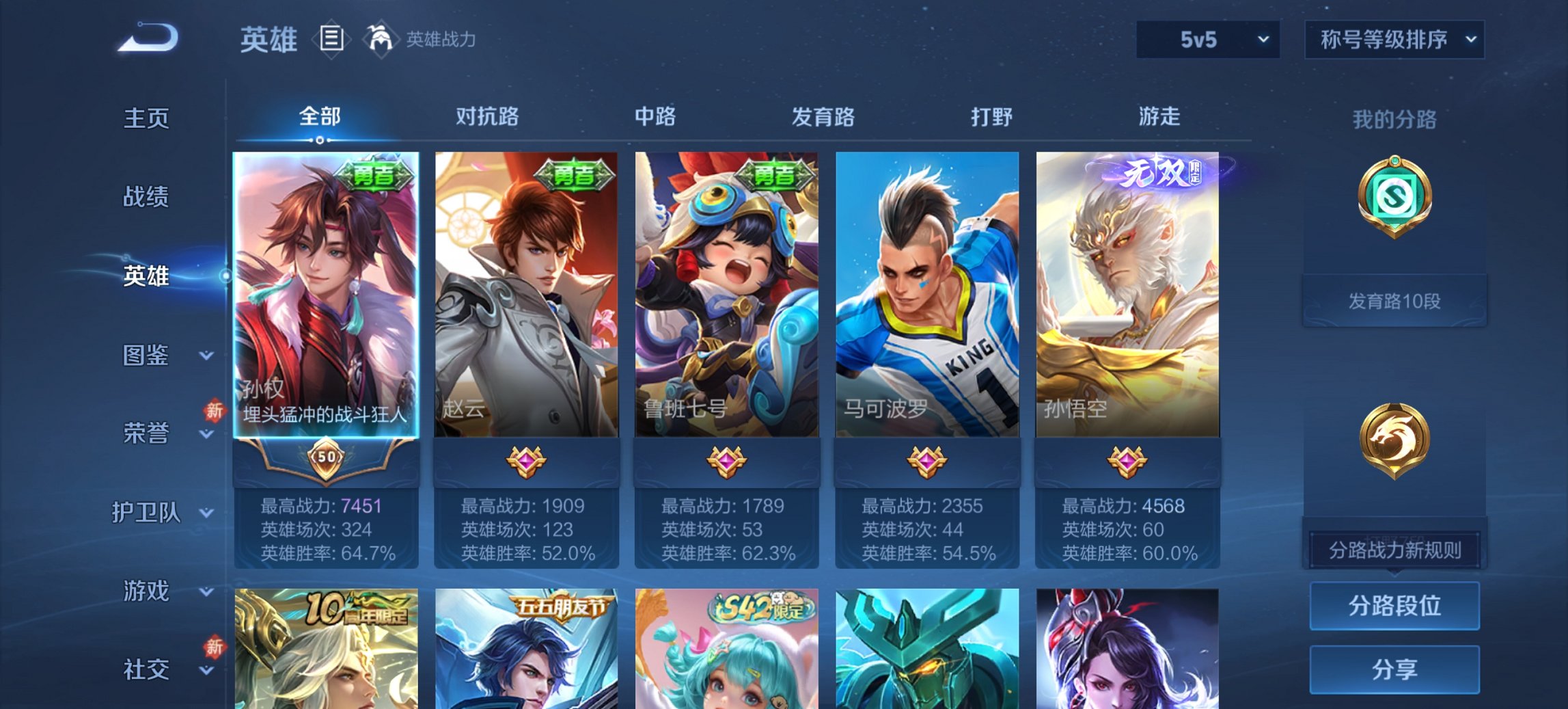Switch to the 游走 lane tab
This screenshot has width=1568, height=709.
pyautogui.click(x=1159, y=118)
